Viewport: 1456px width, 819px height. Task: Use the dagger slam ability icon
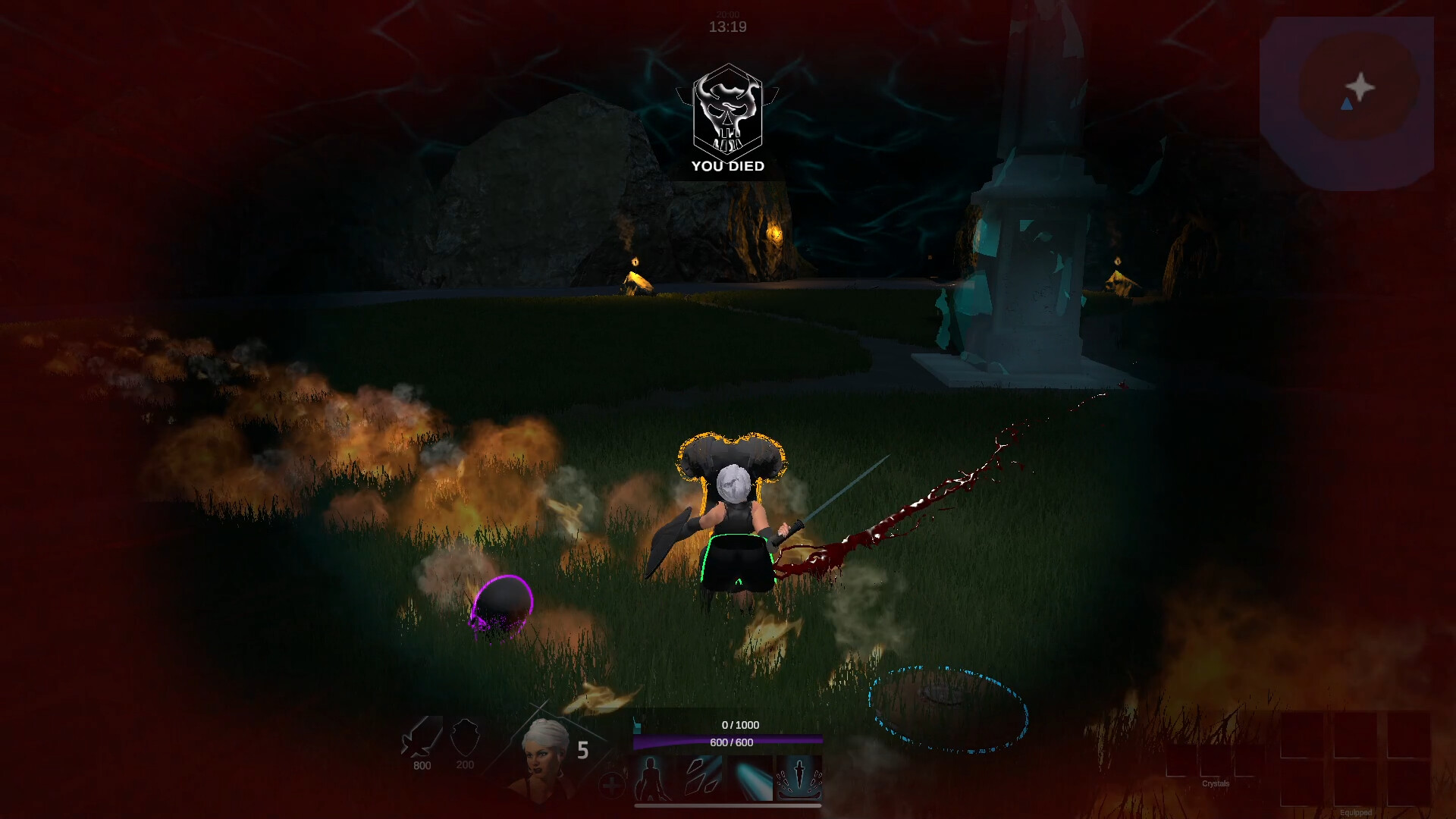(799, 779)
